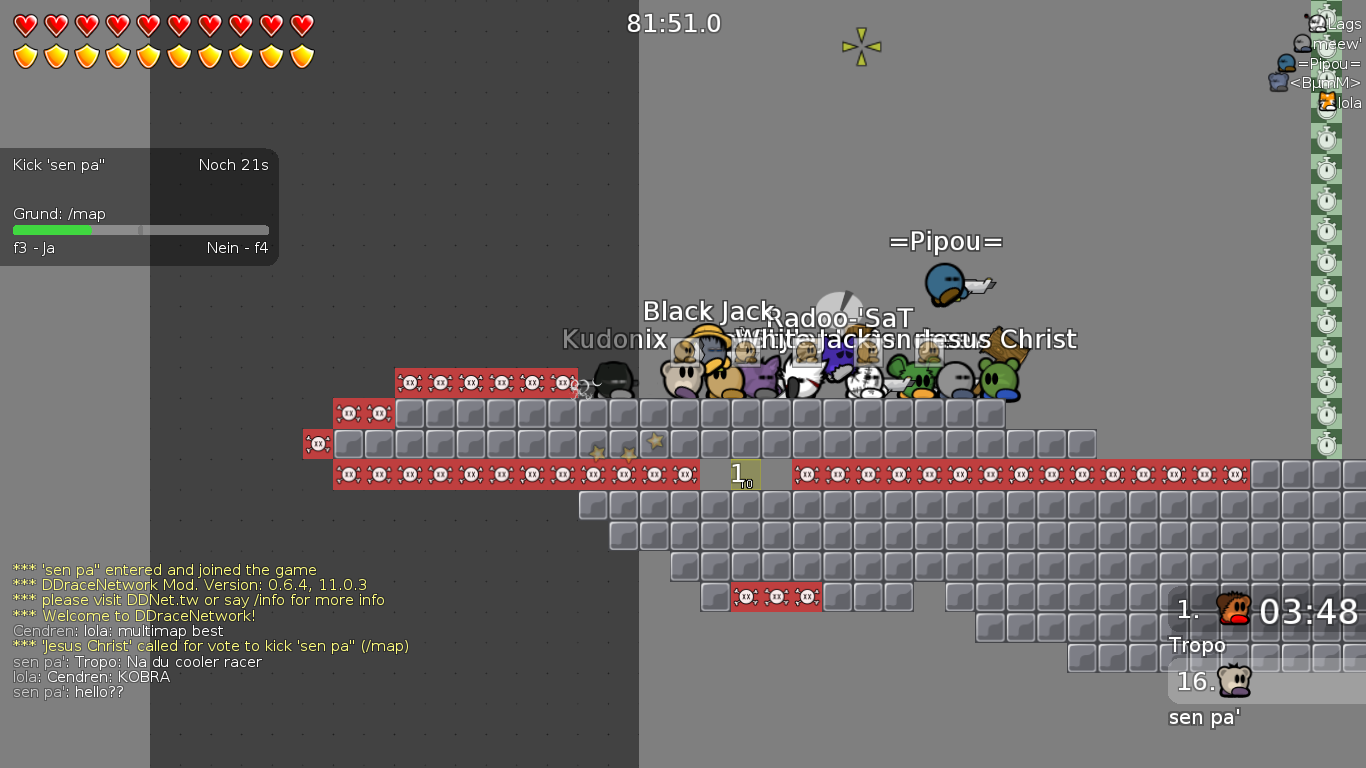Select the last armor shield icon
The image size is (1366, 768).
click(301, 56)
